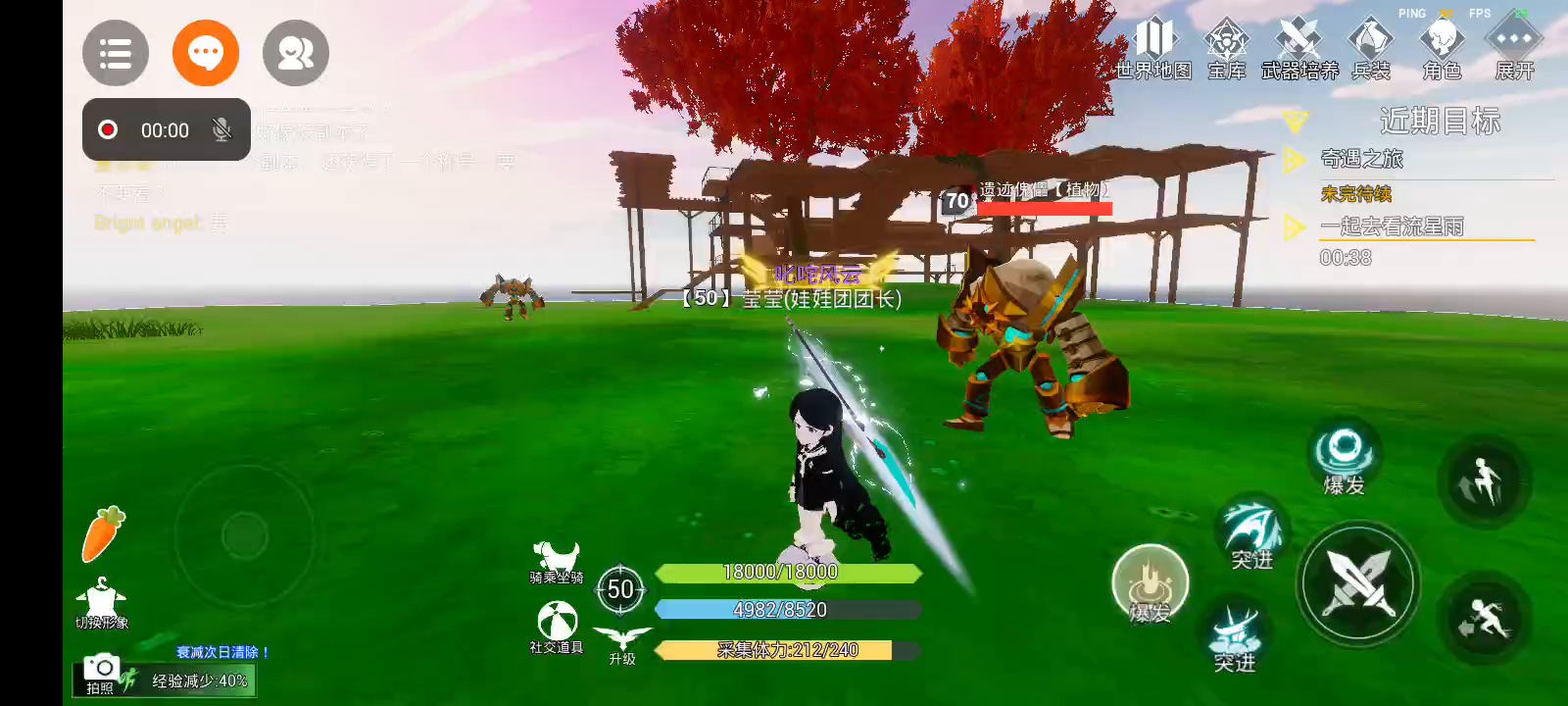Image resolution: width=1568 pixels, height=706 pixels.
Task: Activate the blue vortex 爆发 skill
Action: tap(1344, 456)
